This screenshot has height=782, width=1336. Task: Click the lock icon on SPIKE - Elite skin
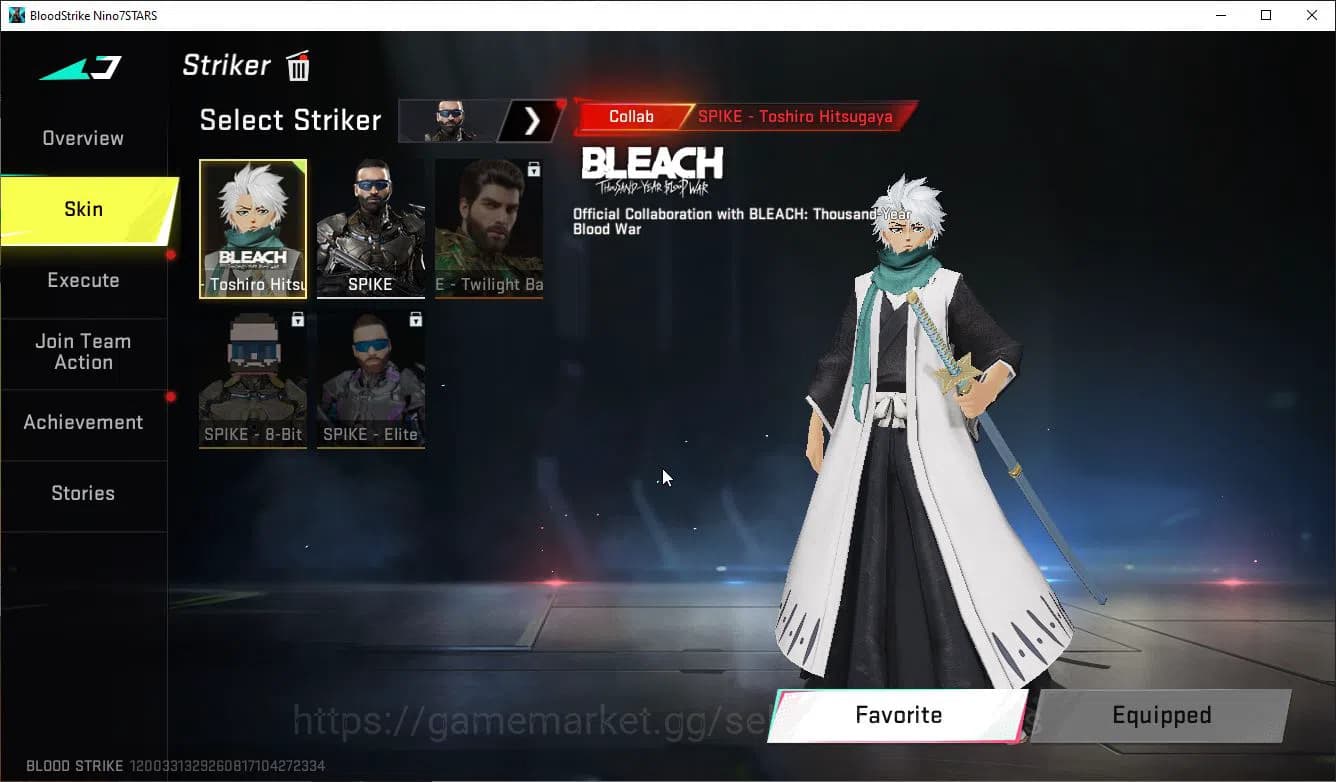[414, 318]
